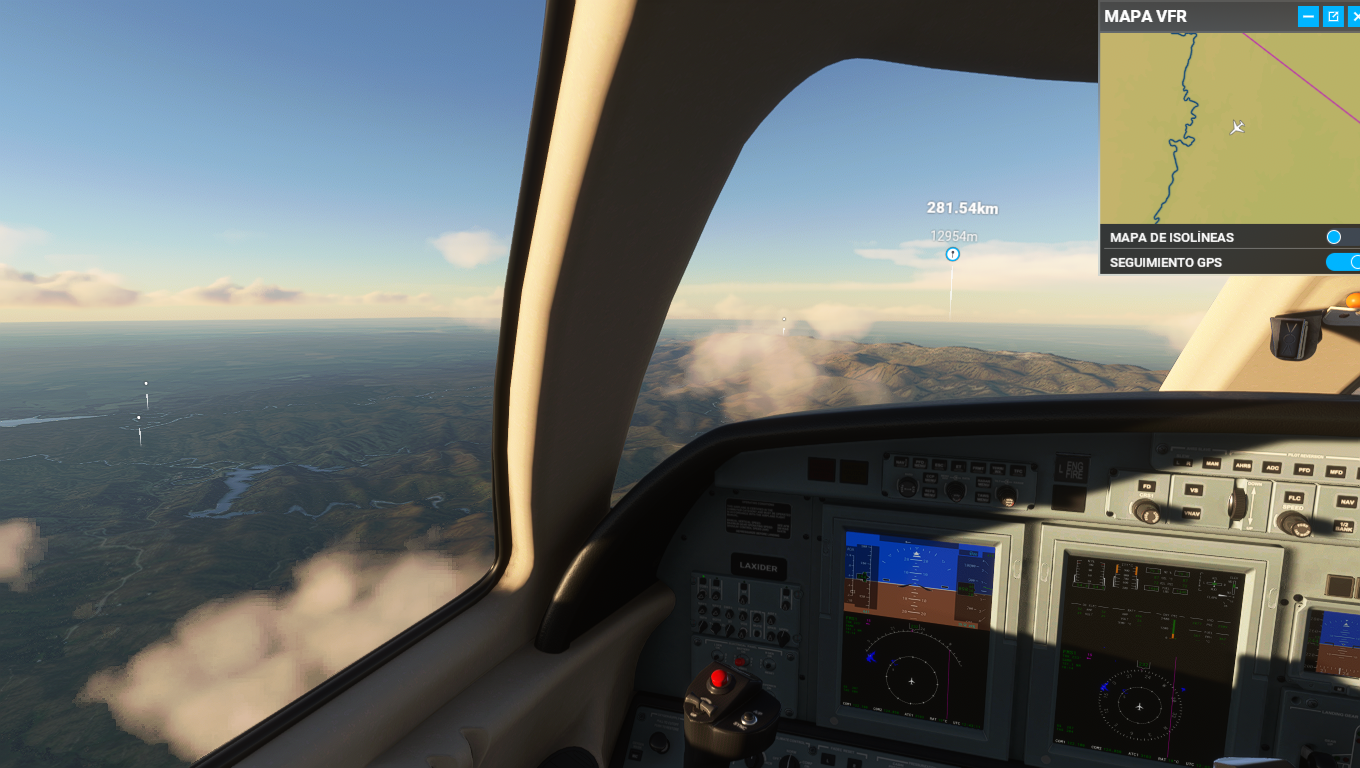Minimize the Mapa VFR panel
The height and width of the screenshot is (768, 1360).
point(1308,16)
